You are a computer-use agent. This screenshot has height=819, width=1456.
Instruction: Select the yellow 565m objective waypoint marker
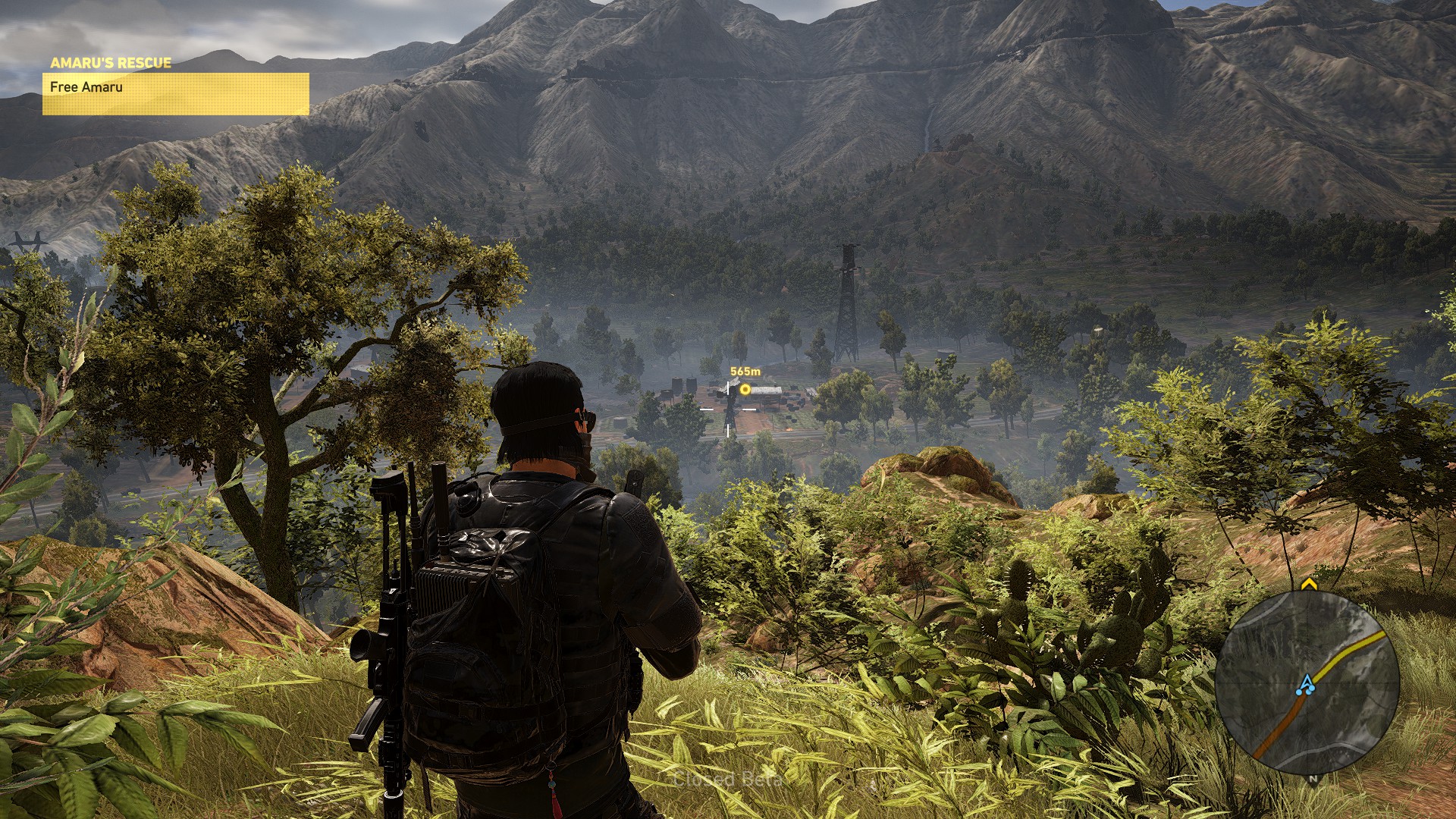point(745,389)
